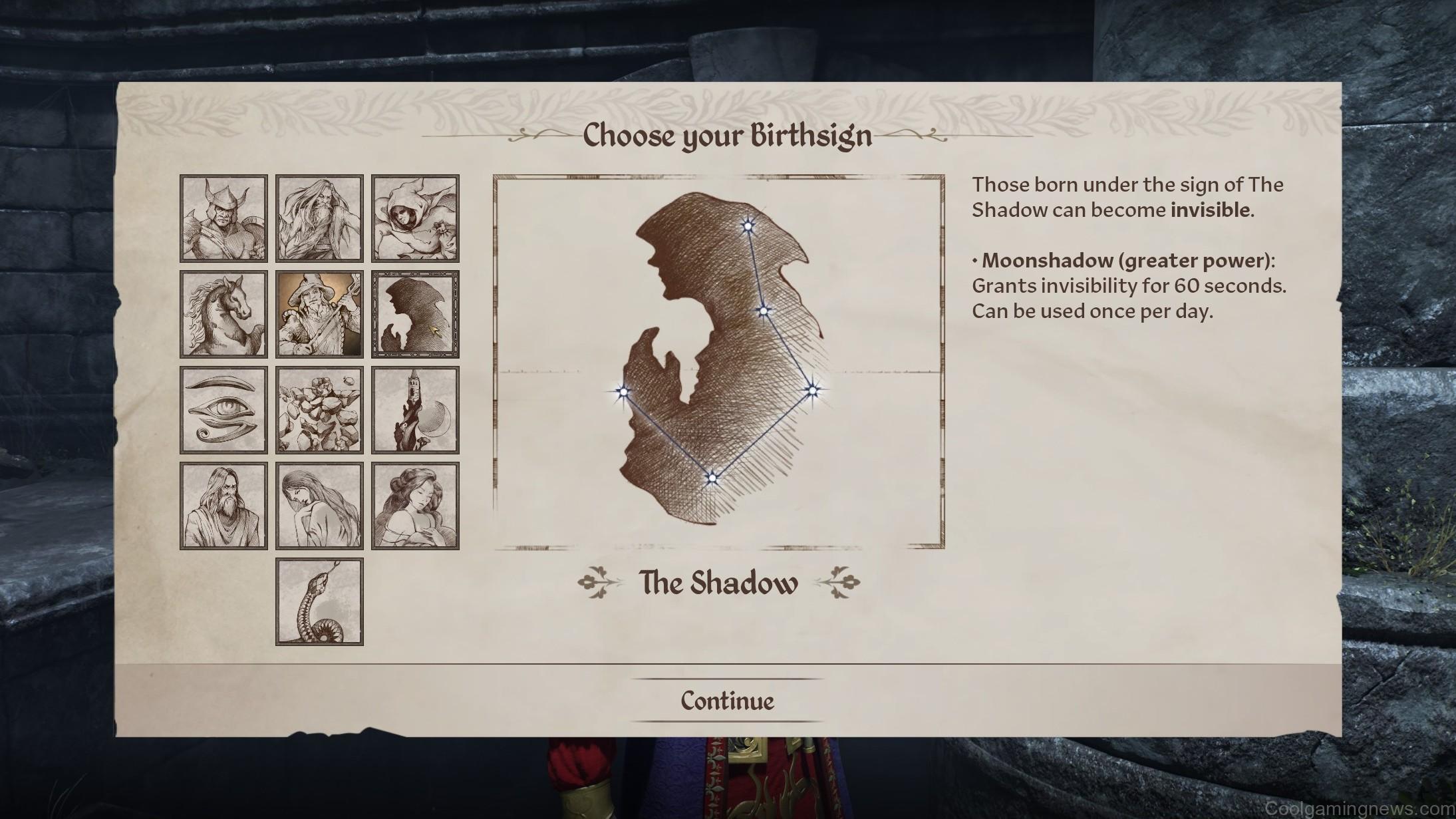The height and width of the screenshot is (819, 1456).
Task: Select the highlighted bard birthsign icon
Action: tap(319, 314)
